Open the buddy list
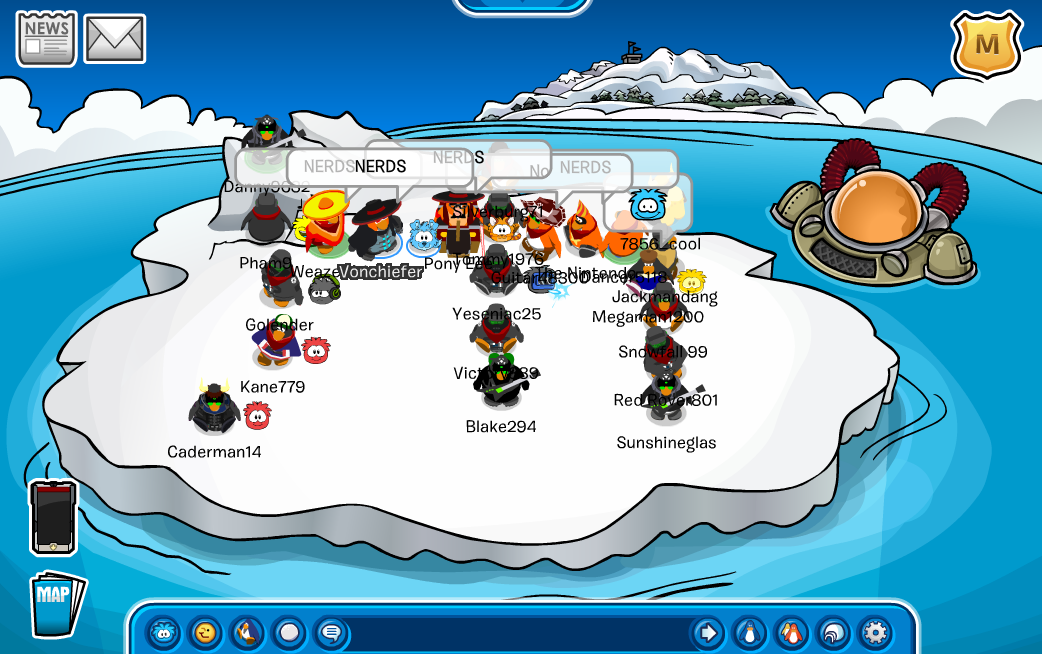The width and height of the screenshot is (1042, 654). 791,632
